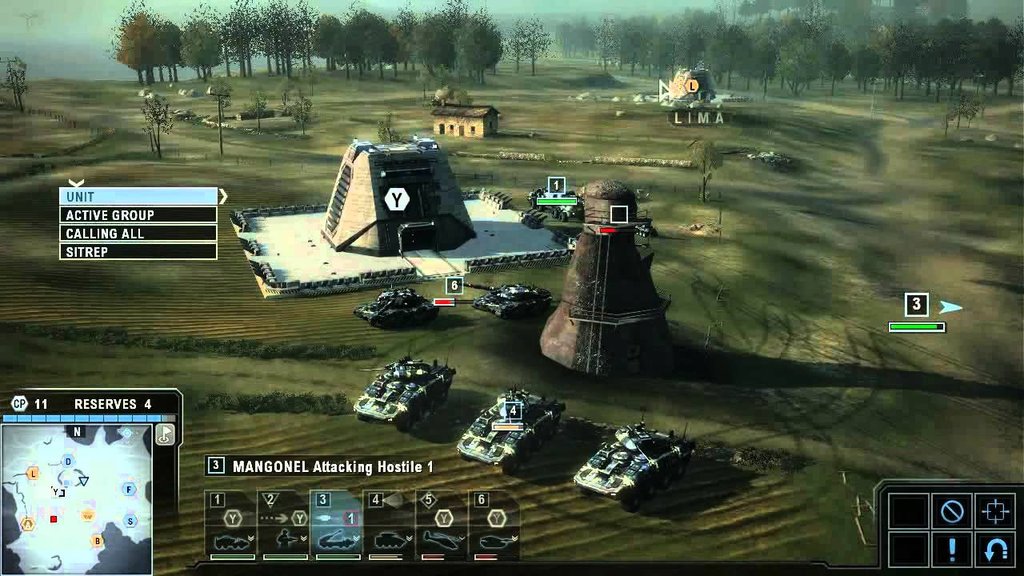This screenshot has height=576, width=1024.
Task: Choose ACTIVE GROUP in the command menu
Action: tap(138, 215)
